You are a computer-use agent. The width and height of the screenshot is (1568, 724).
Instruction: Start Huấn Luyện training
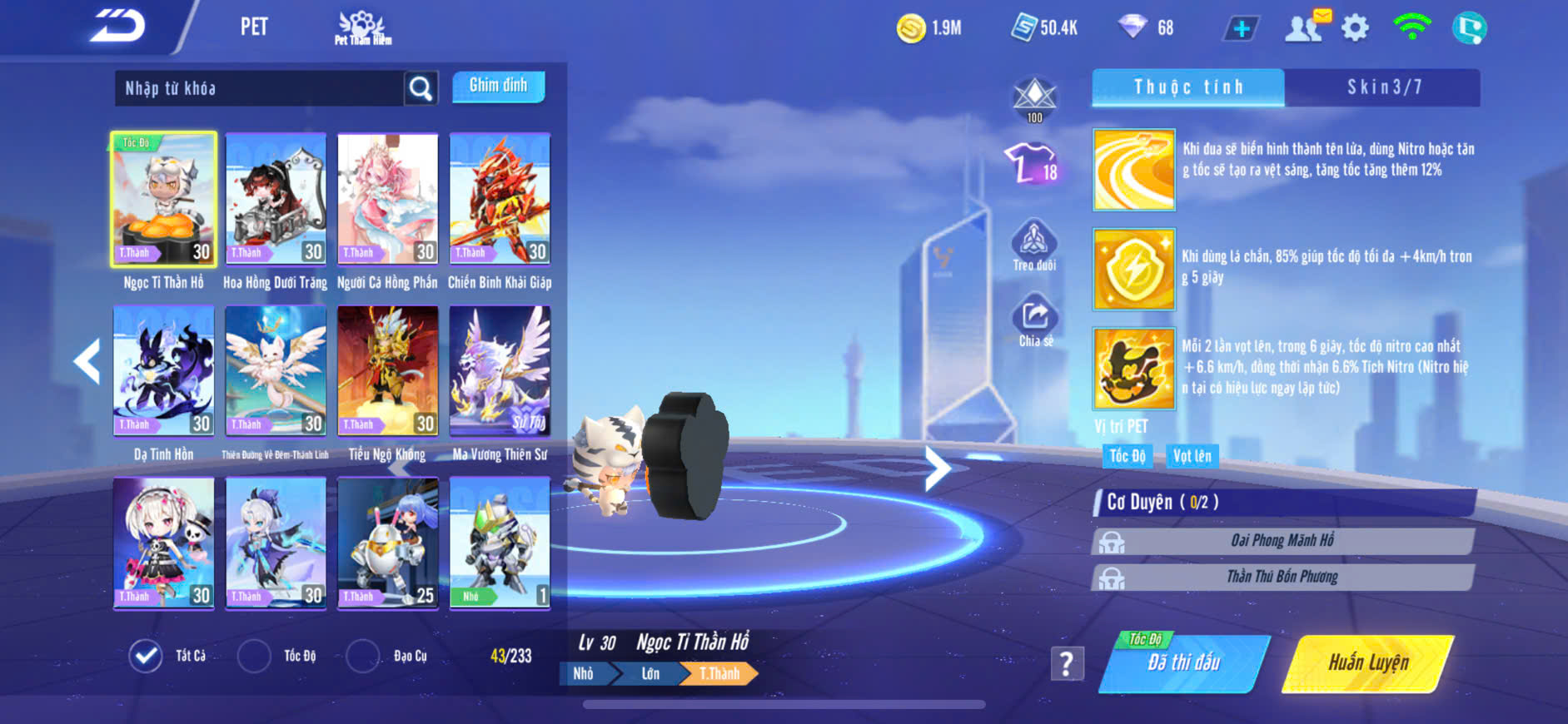pyautogui.click(x=1368, y=662)
